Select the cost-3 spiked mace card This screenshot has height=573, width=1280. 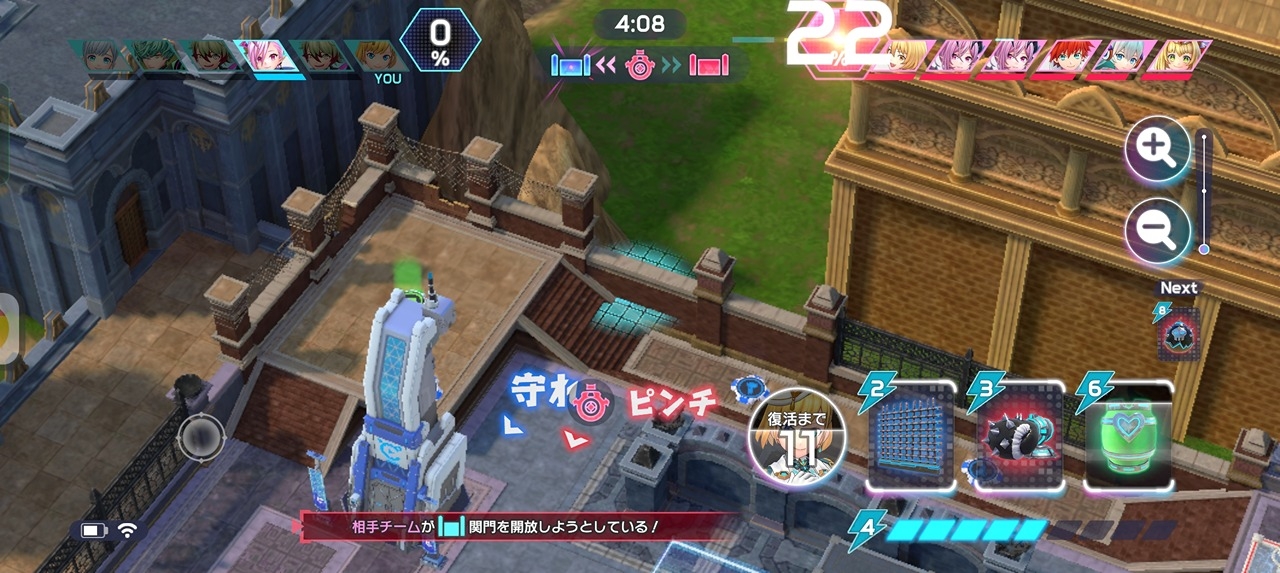pos(1017,437)
